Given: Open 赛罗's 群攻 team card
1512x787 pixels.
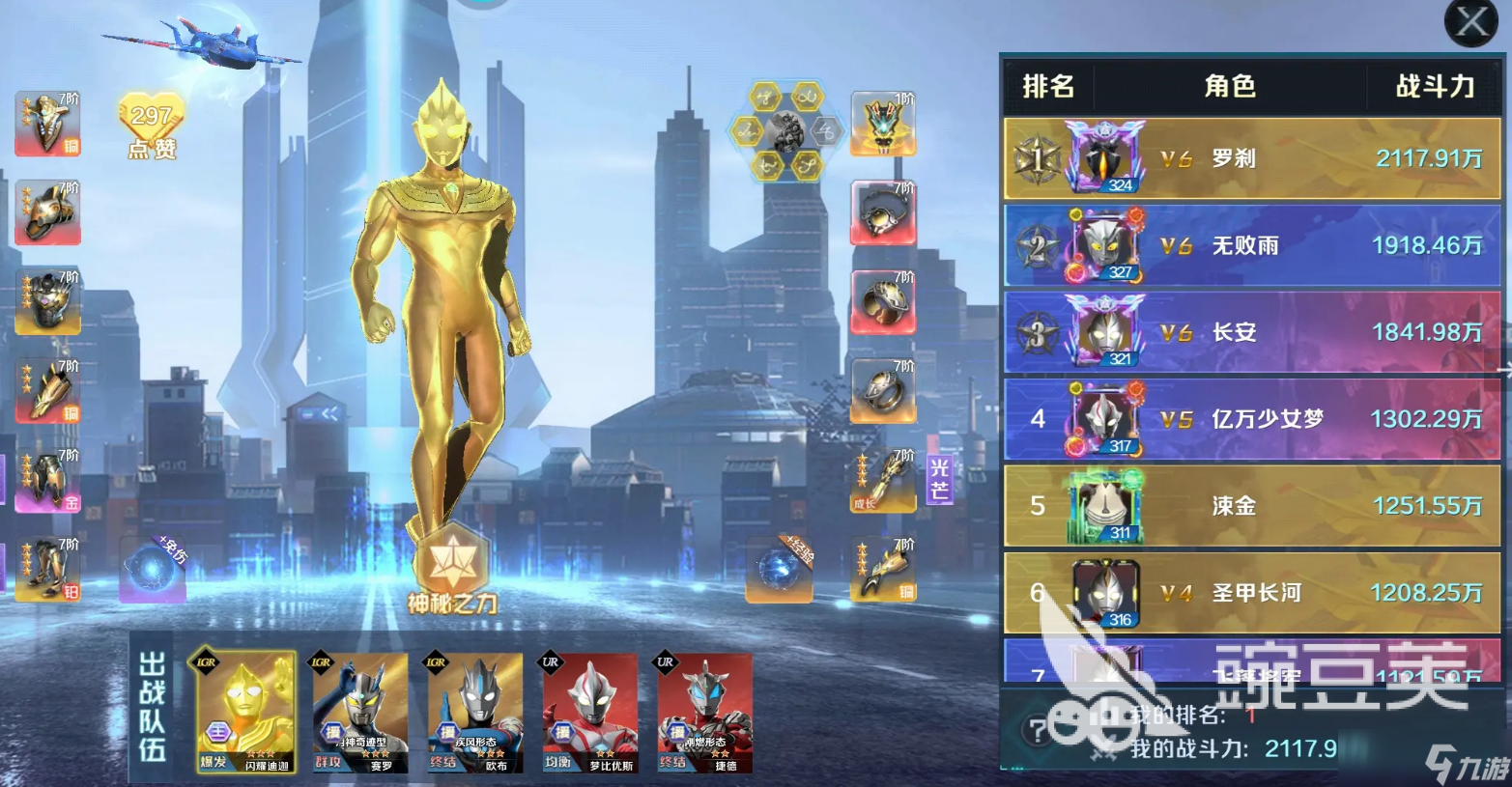Looking at the screenshot, I should [358, 710].
